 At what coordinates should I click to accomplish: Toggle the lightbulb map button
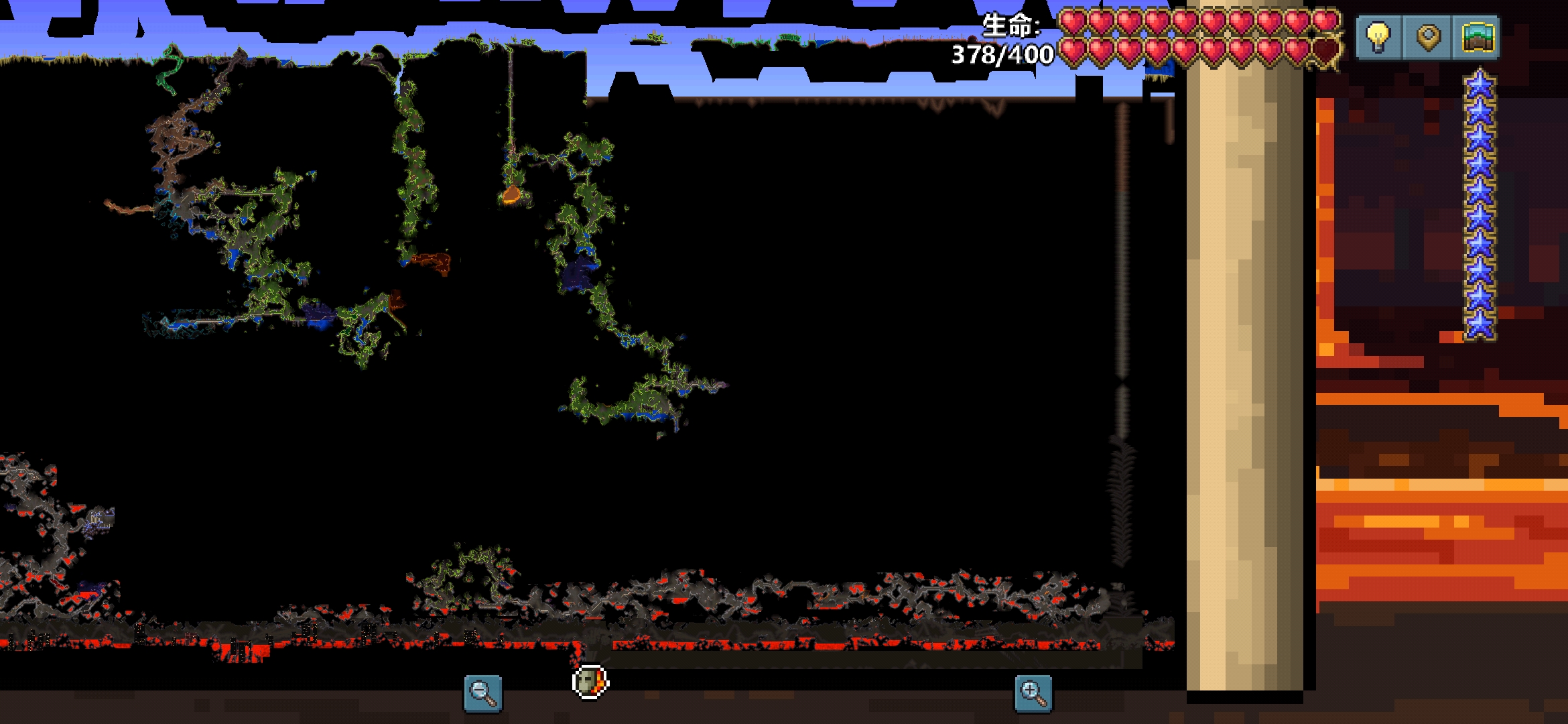[x=1378, y=38]
